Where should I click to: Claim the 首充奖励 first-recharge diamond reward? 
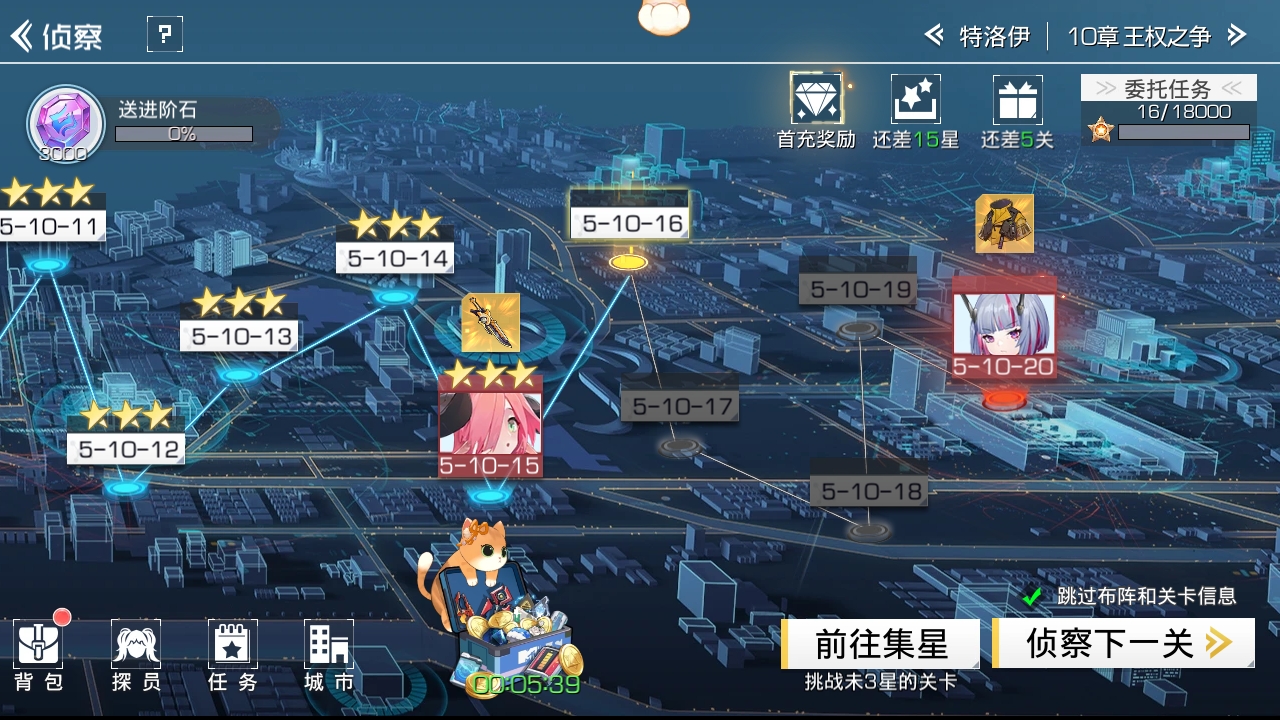pyautogui.click(x=815, y=100)
